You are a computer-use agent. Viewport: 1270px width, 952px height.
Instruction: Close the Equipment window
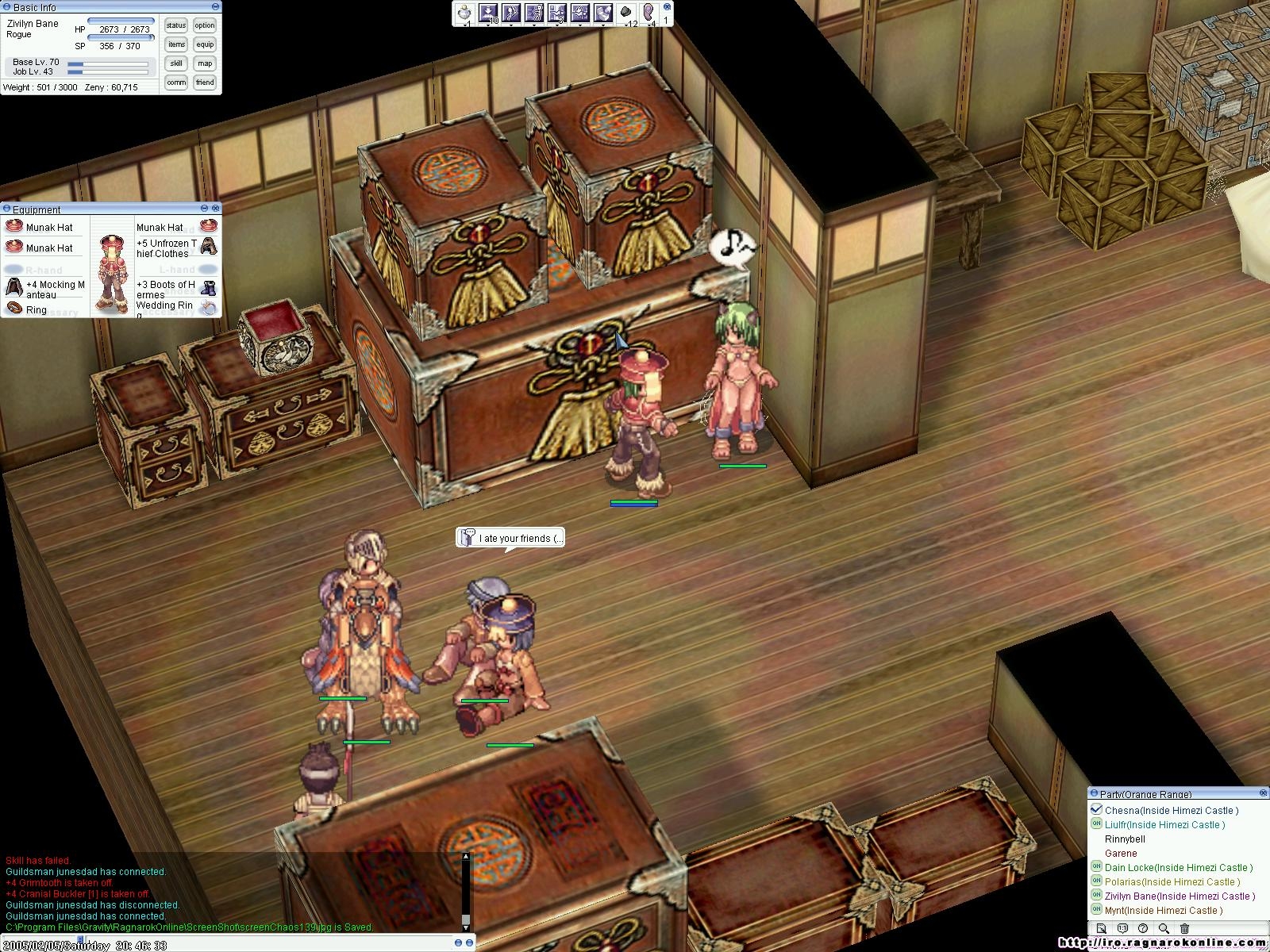tap(215, 209)
